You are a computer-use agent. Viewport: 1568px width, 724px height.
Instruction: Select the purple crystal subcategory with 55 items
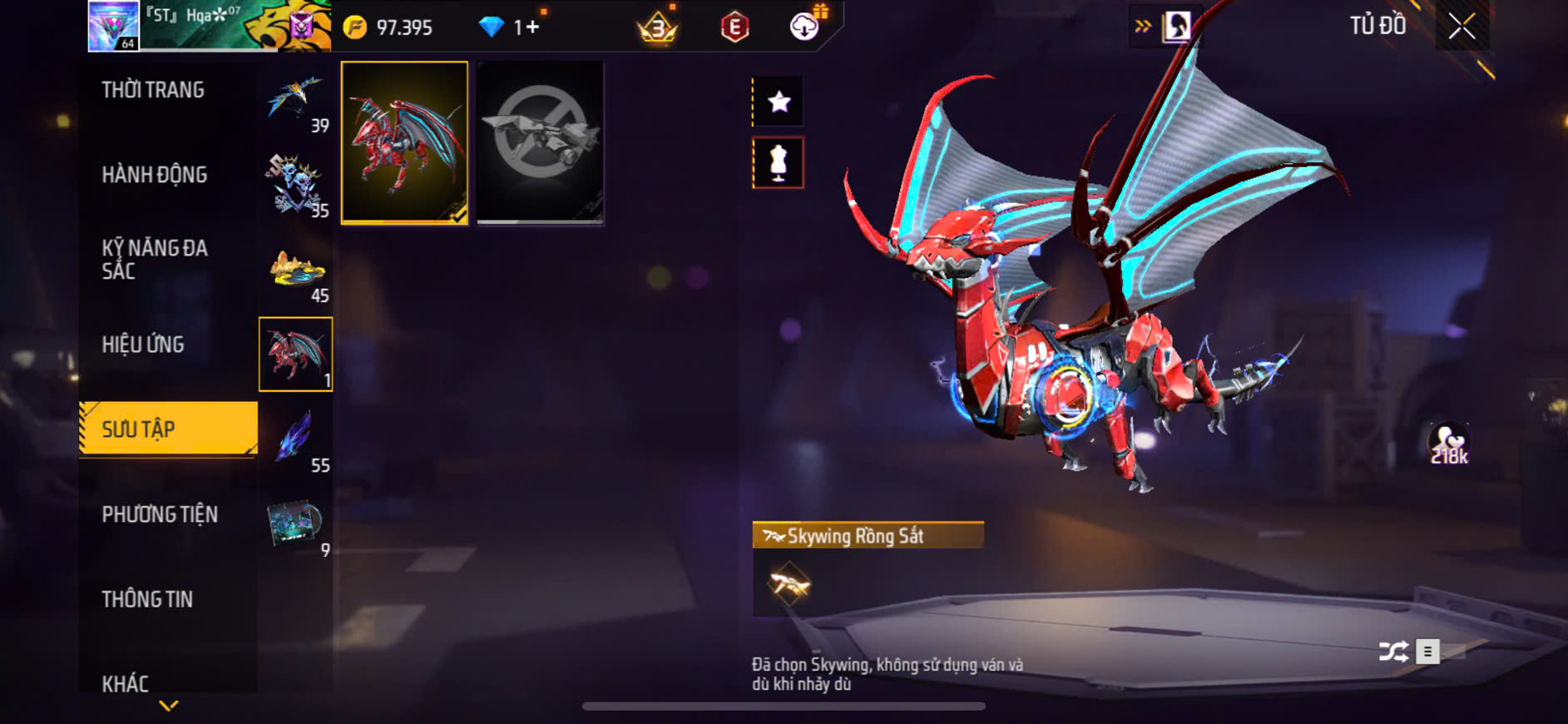(x=295, y=439)
